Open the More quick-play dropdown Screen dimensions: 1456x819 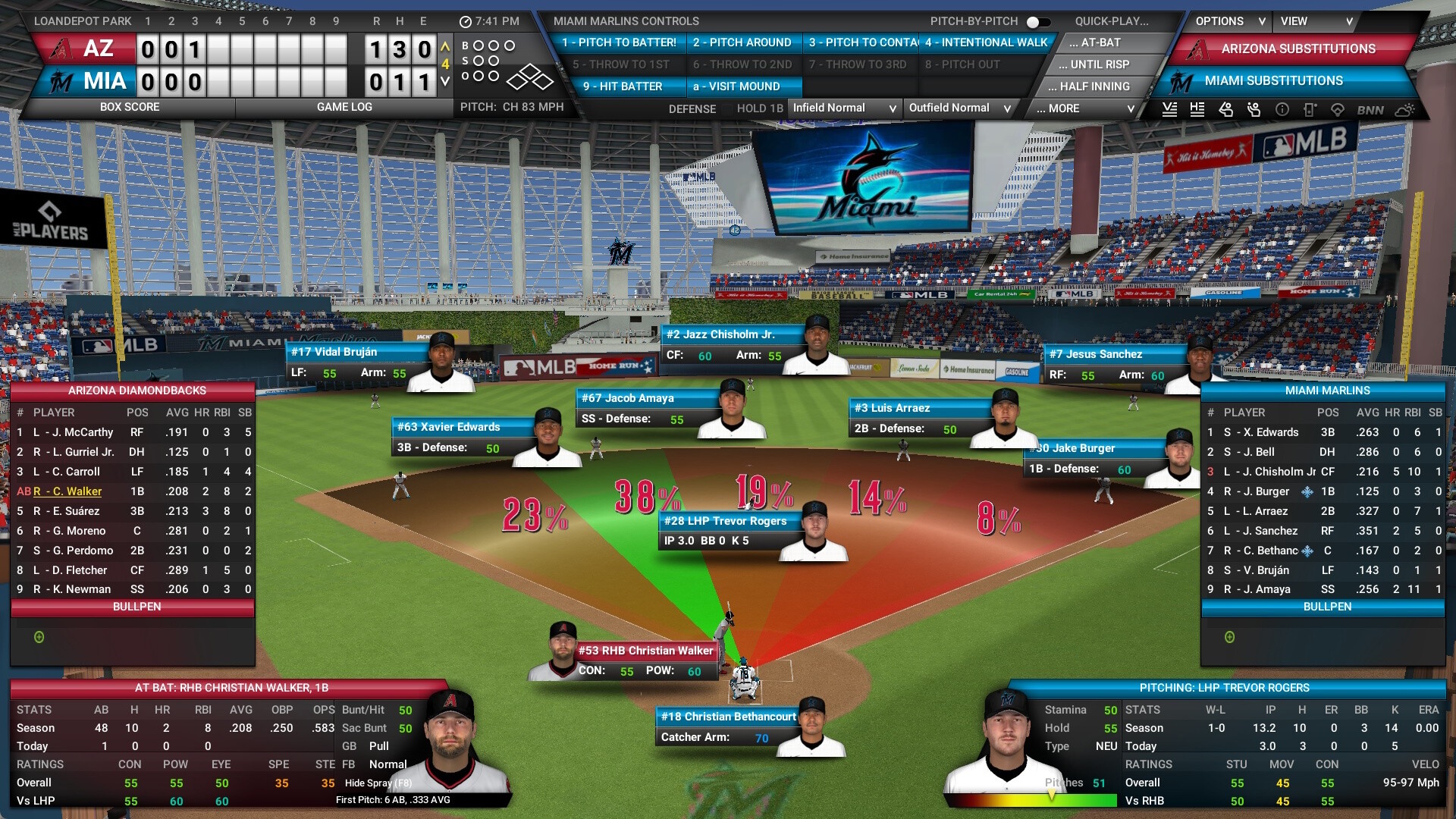point(1085,108)
